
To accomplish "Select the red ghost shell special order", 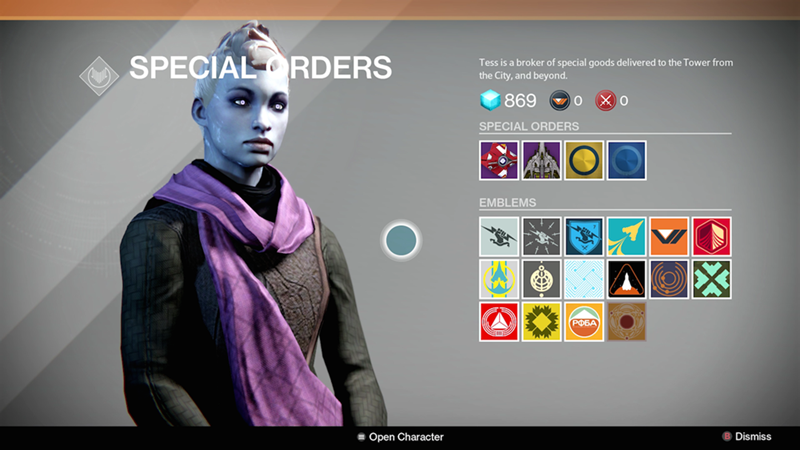I will [x=499, y=160].
